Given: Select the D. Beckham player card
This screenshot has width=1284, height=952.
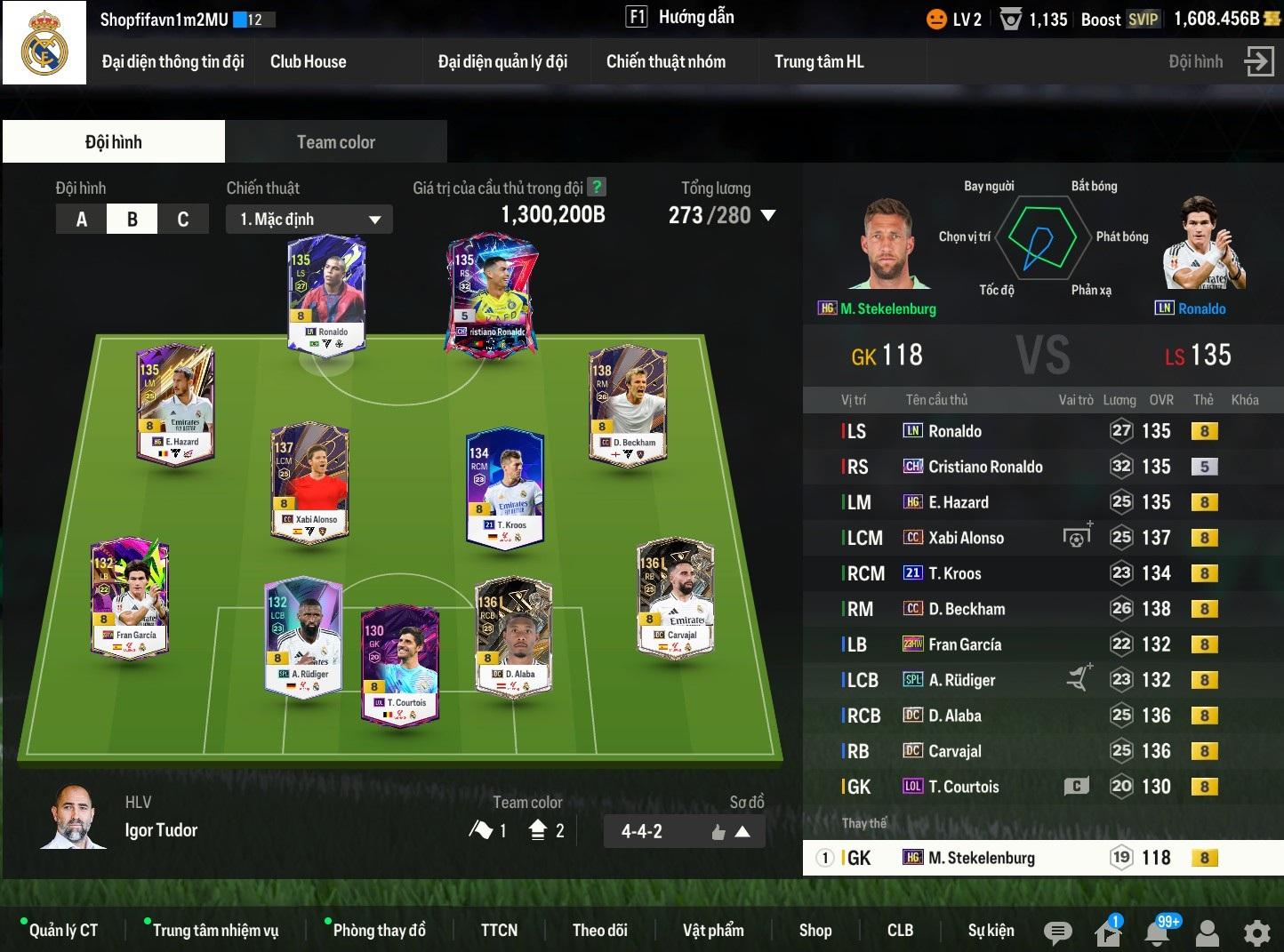Looking at the screenshot, I should [629, 405].
